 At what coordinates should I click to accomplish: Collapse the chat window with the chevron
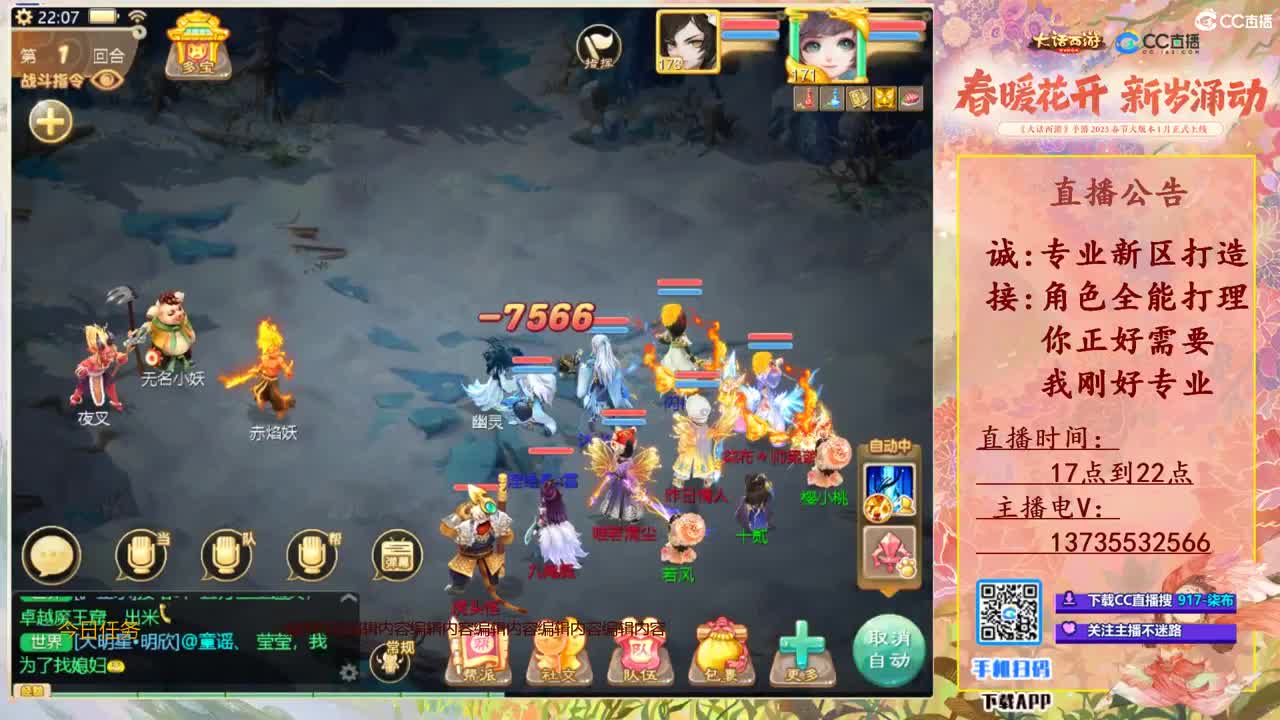coord(348,597)
